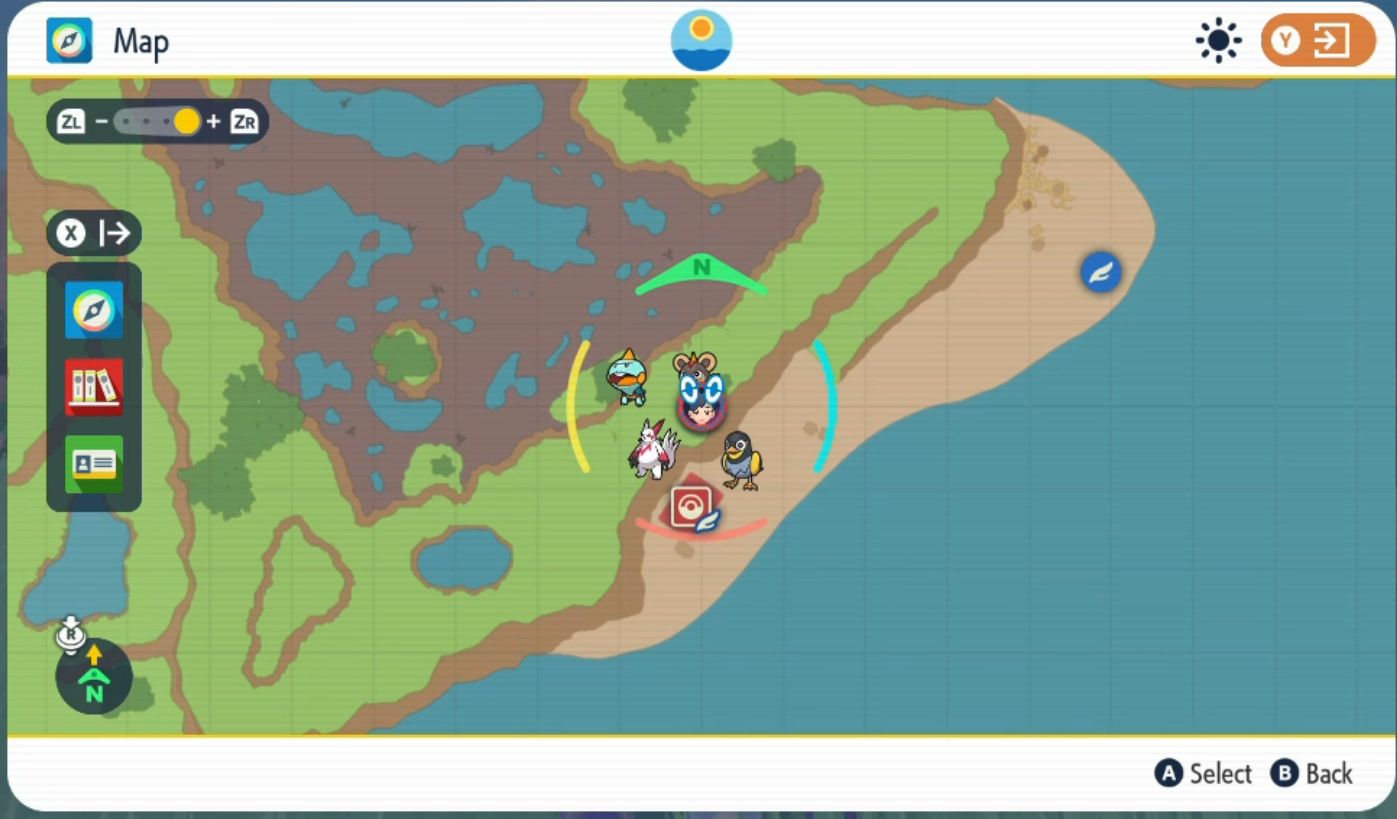1397x819 pixels.
Task: Open the green Trainer Profile card icon
Action: point(93,462)
